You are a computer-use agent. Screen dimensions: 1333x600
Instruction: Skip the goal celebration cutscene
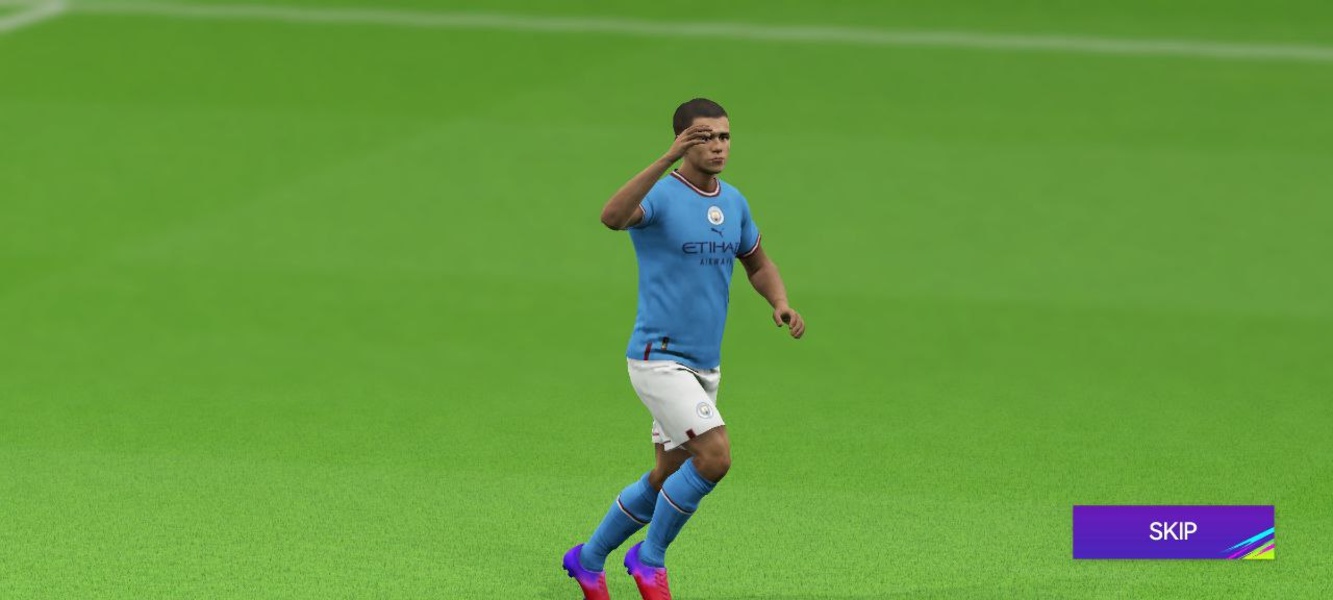coord(1172,532)
